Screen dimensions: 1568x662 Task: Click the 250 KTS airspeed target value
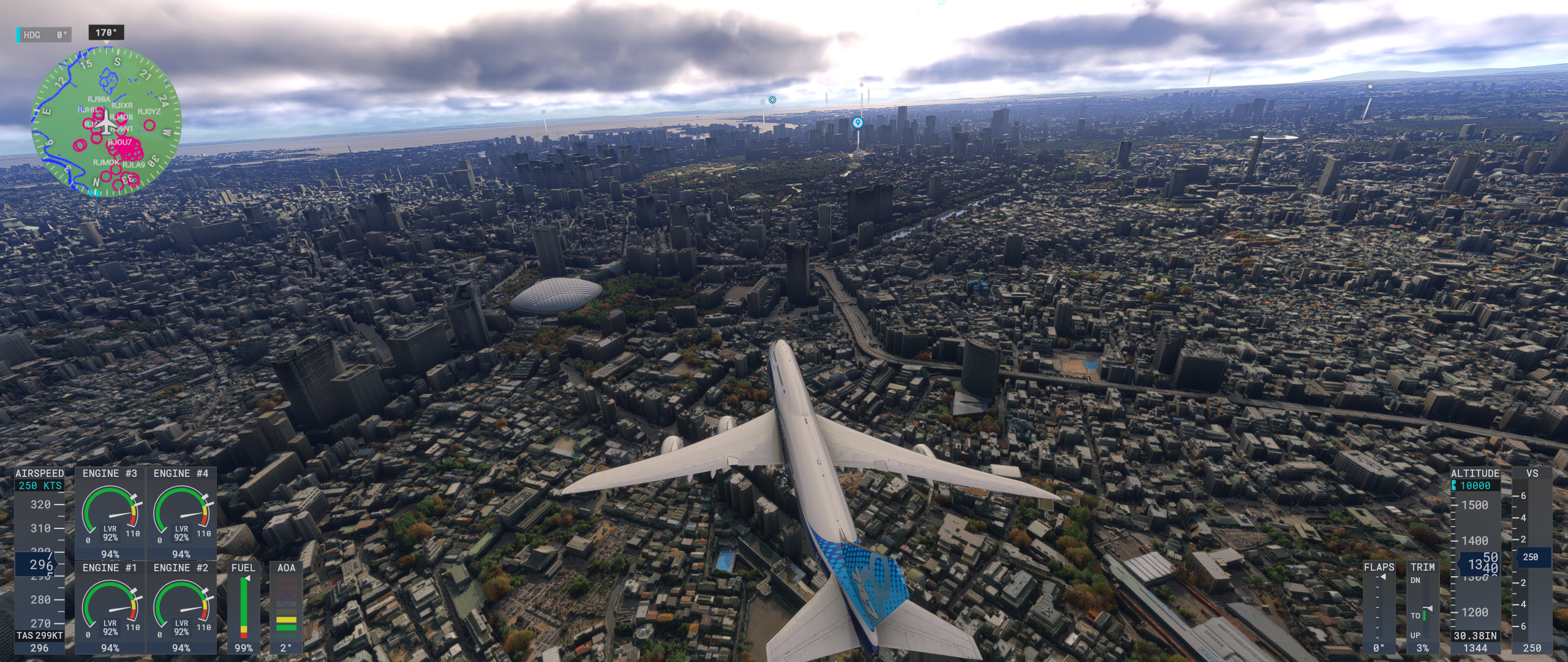[40, 485]
